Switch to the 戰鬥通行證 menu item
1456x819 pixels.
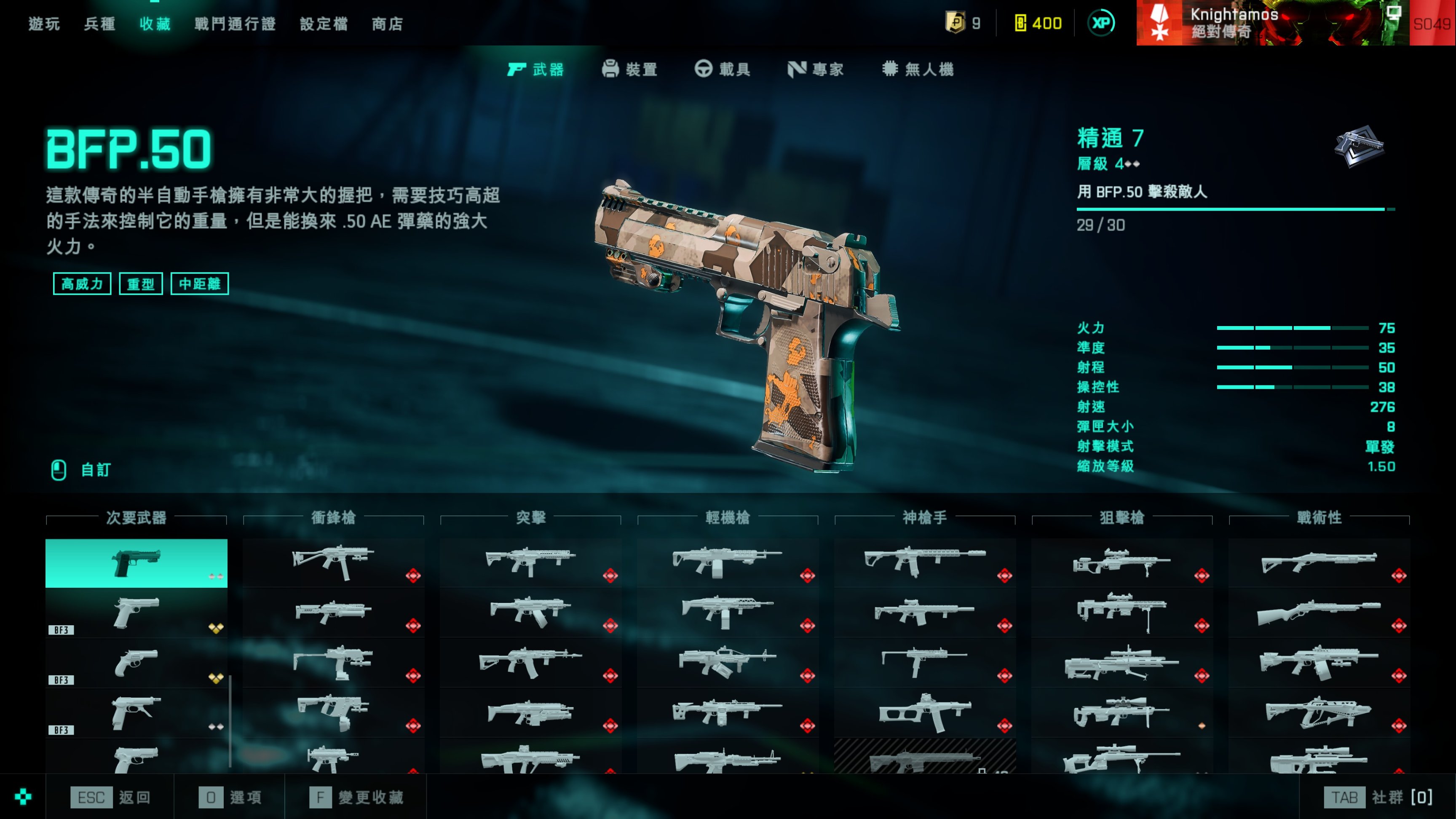click(x=234, y=24)
